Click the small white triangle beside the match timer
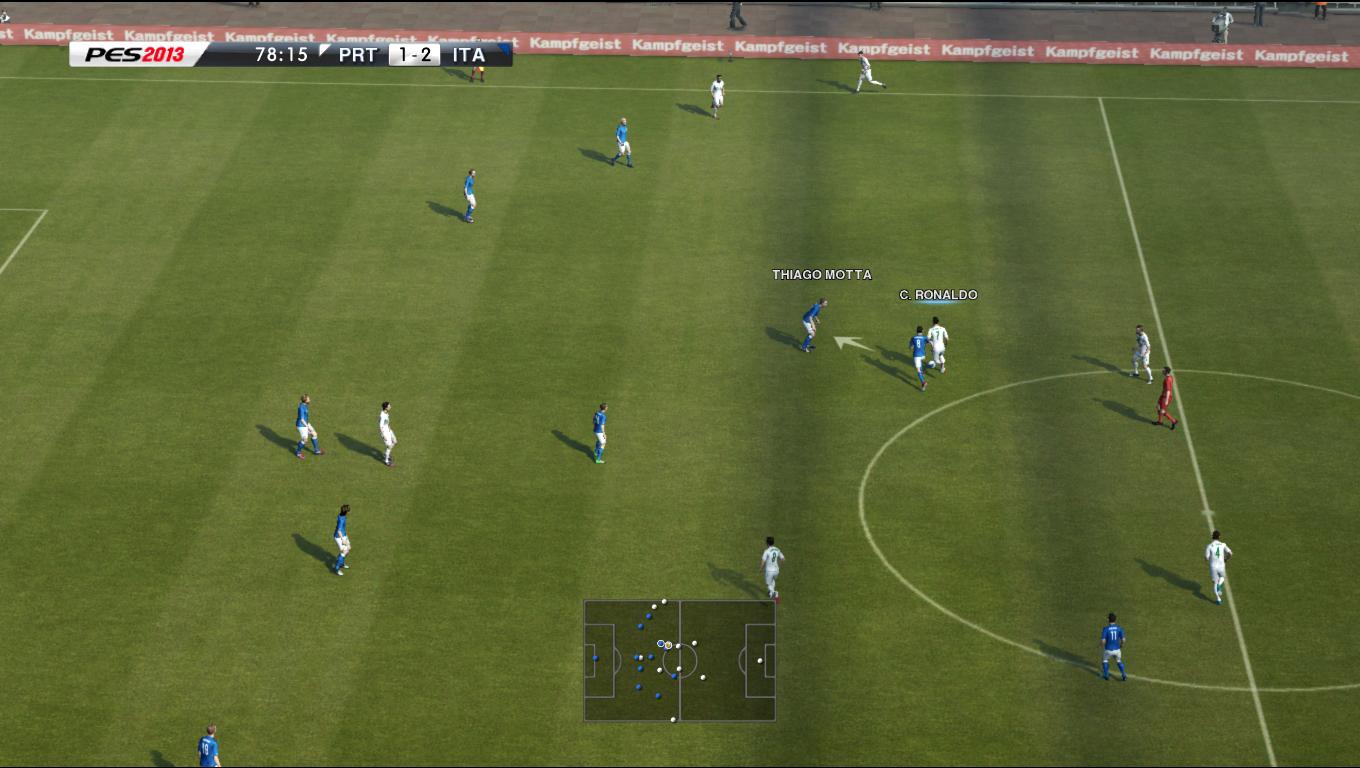Viewport: 1360px width, 768px height. (x=321, y=48)
